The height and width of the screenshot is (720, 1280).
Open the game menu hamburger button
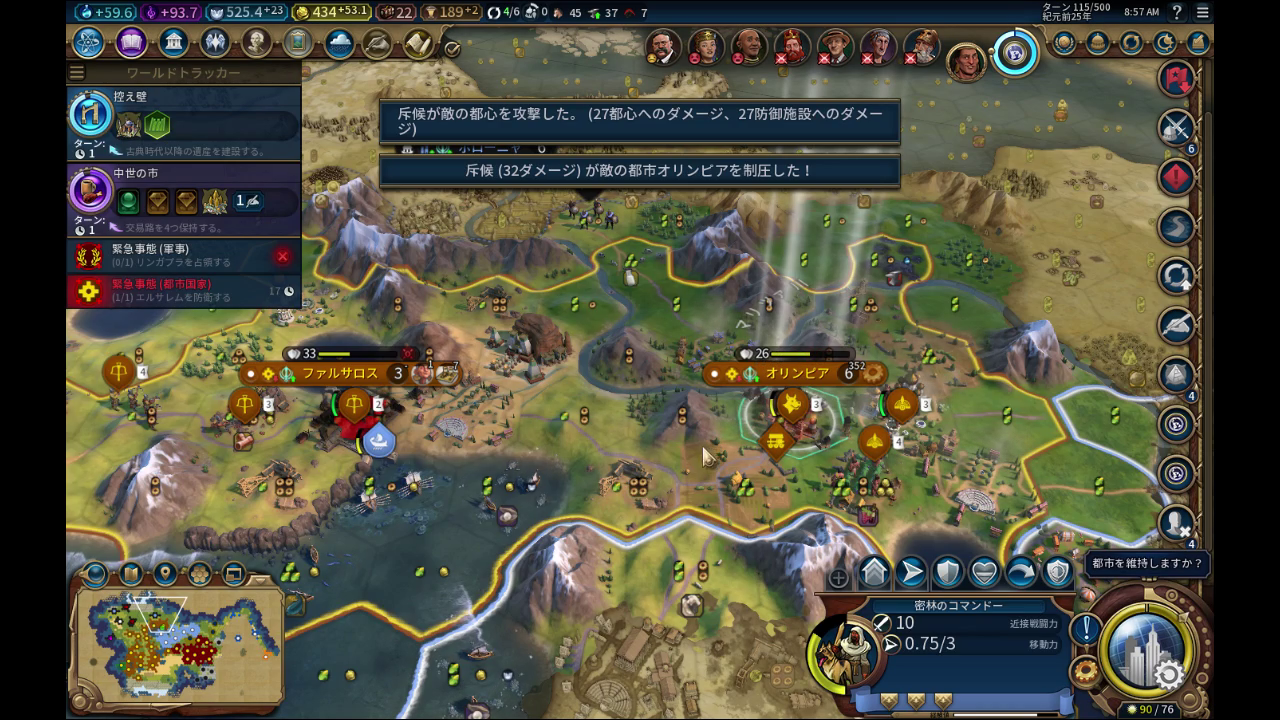[x=1203, y=12]
